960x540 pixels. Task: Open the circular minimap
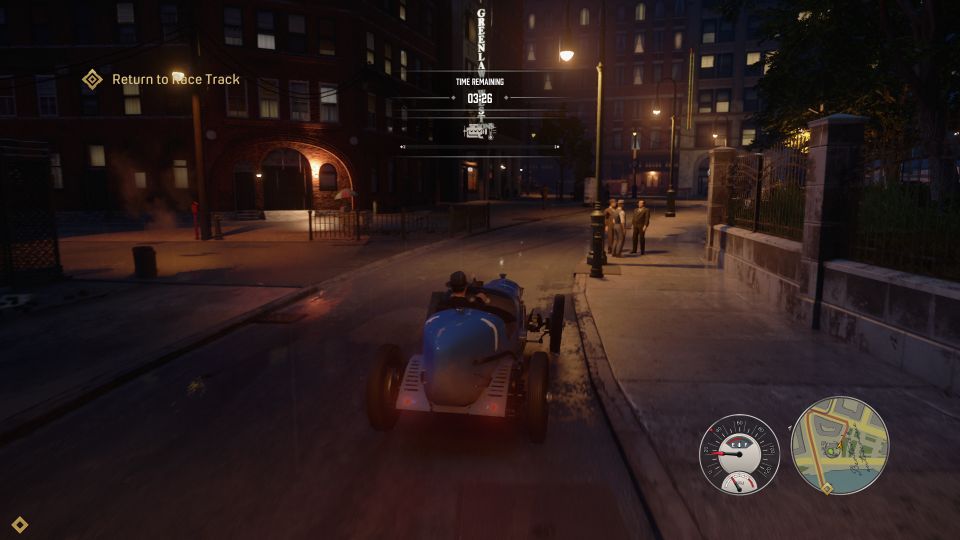[x=840, y=446]
